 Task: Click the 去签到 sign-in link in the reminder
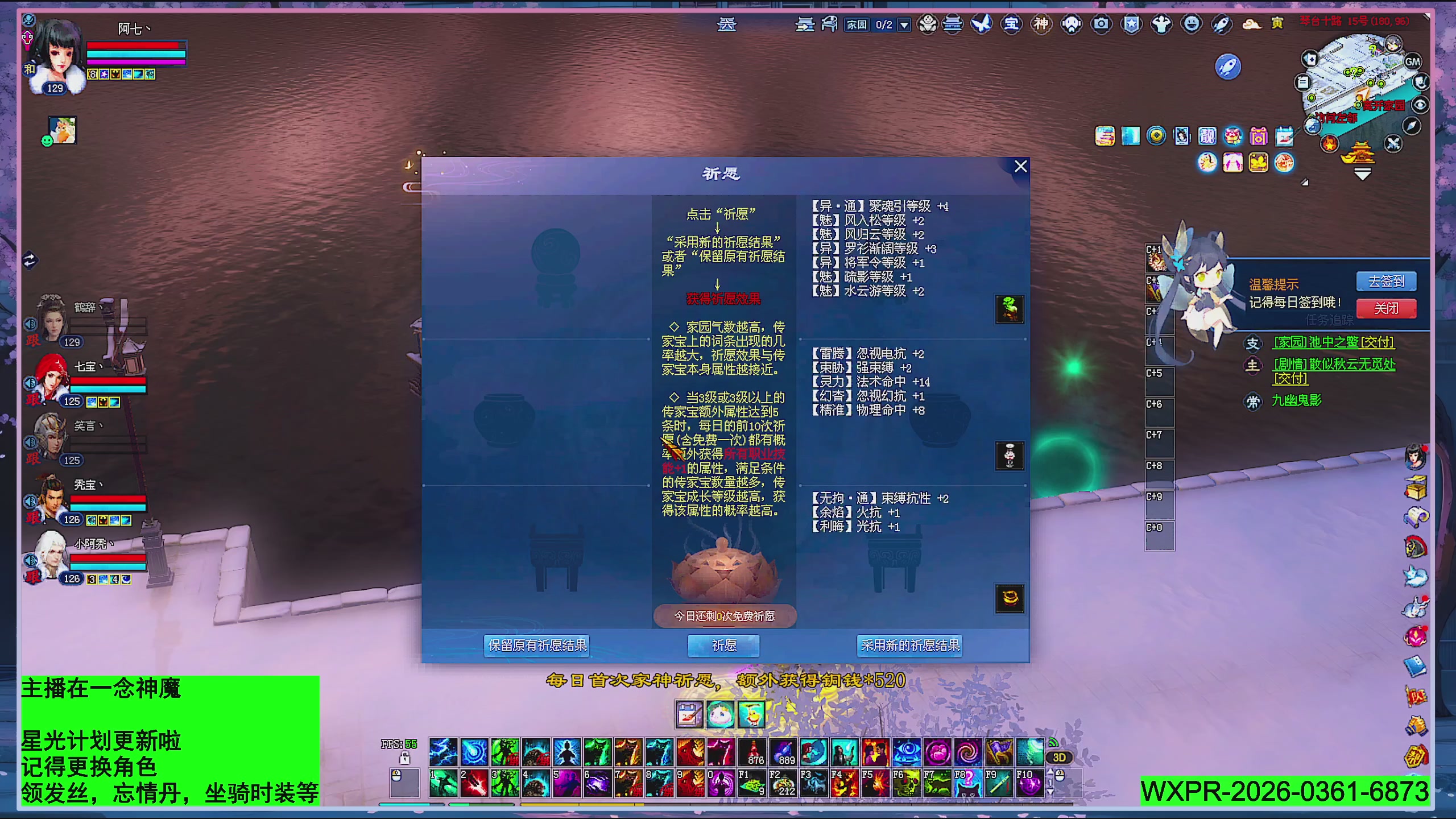tap(1386, 283)
